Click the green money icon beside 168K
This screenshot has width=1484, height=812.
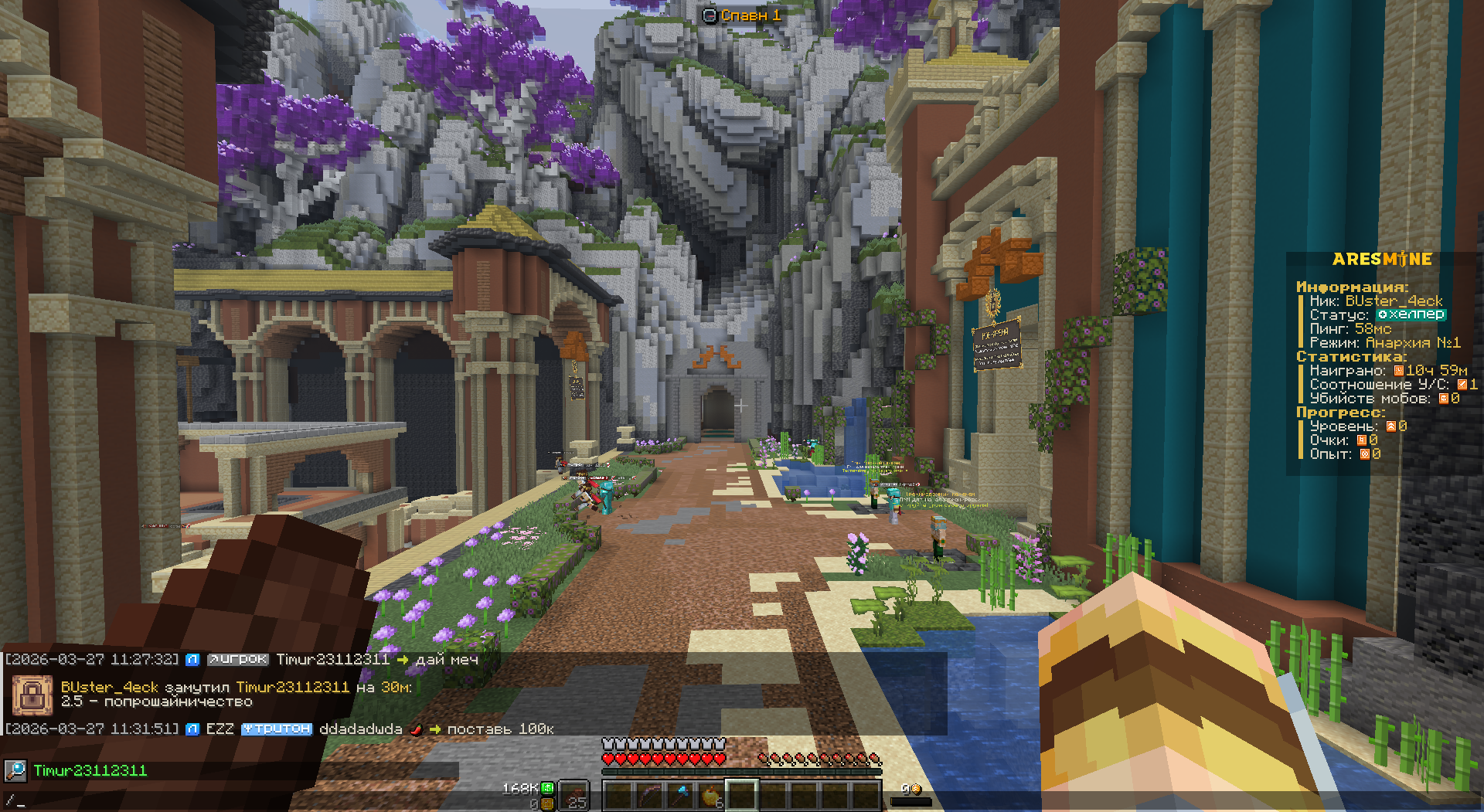coord(547,788)
